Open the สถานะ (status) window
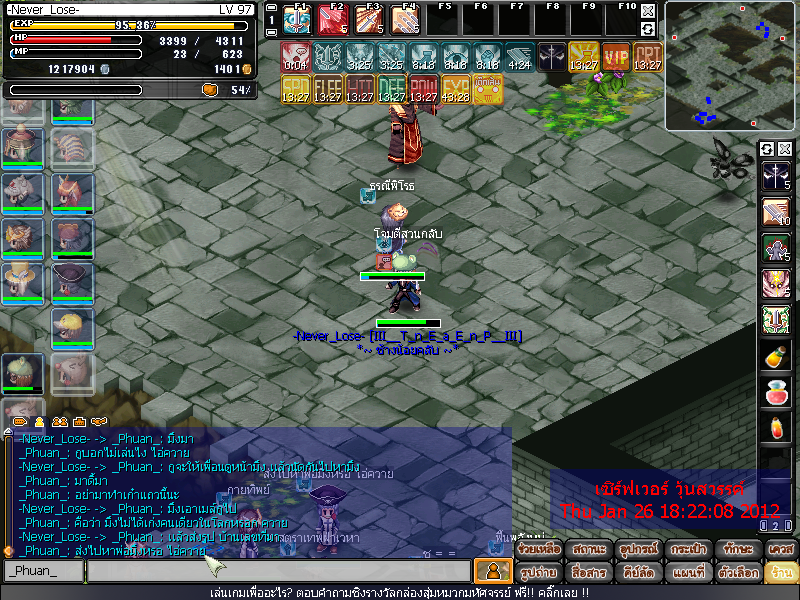The height and width of the screenshot is (600, 800). pyautogui.click(x=588, y=550)
